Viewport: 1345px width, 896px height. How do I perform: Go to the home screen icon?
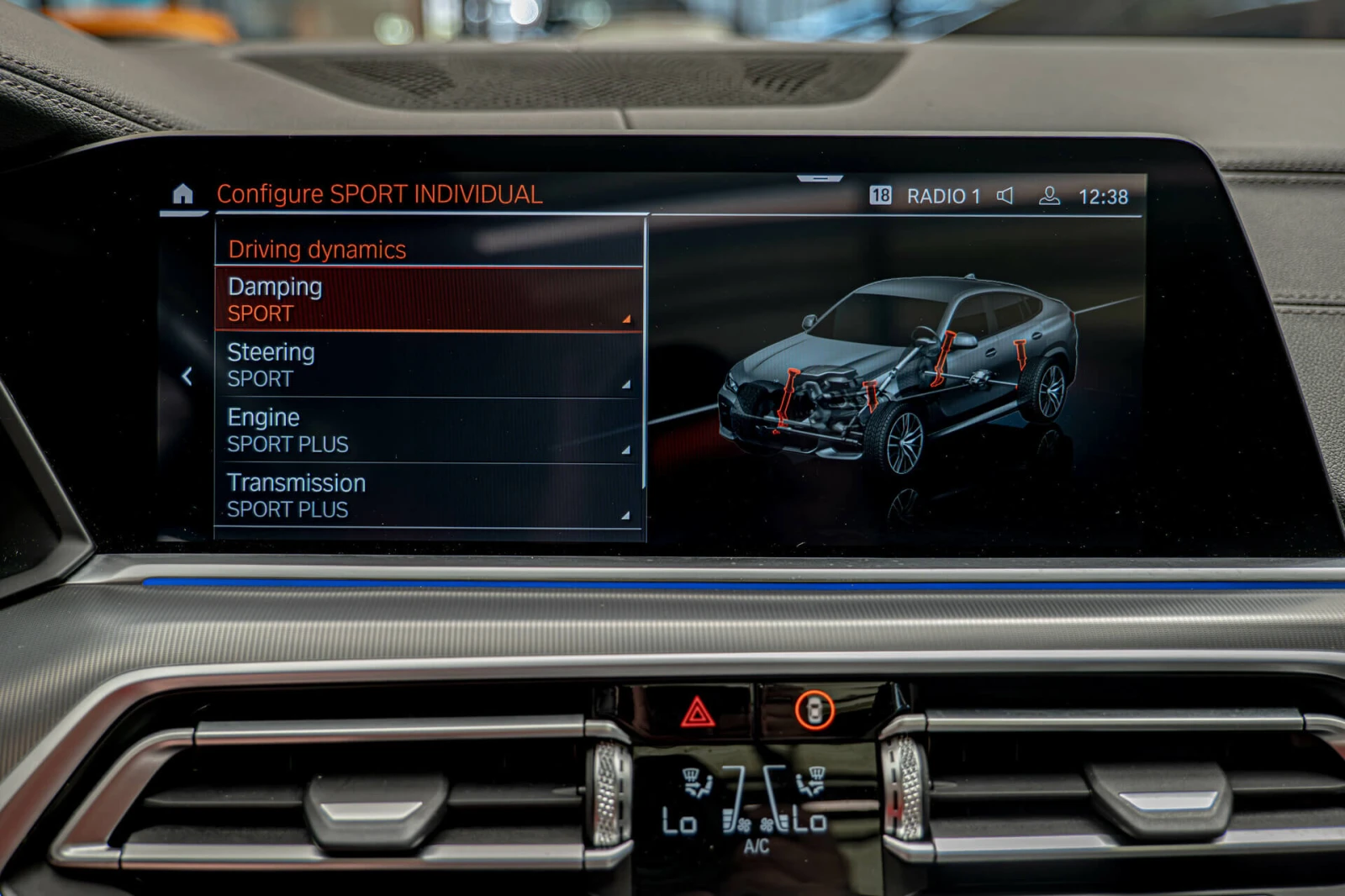click(x=182, y=194)
